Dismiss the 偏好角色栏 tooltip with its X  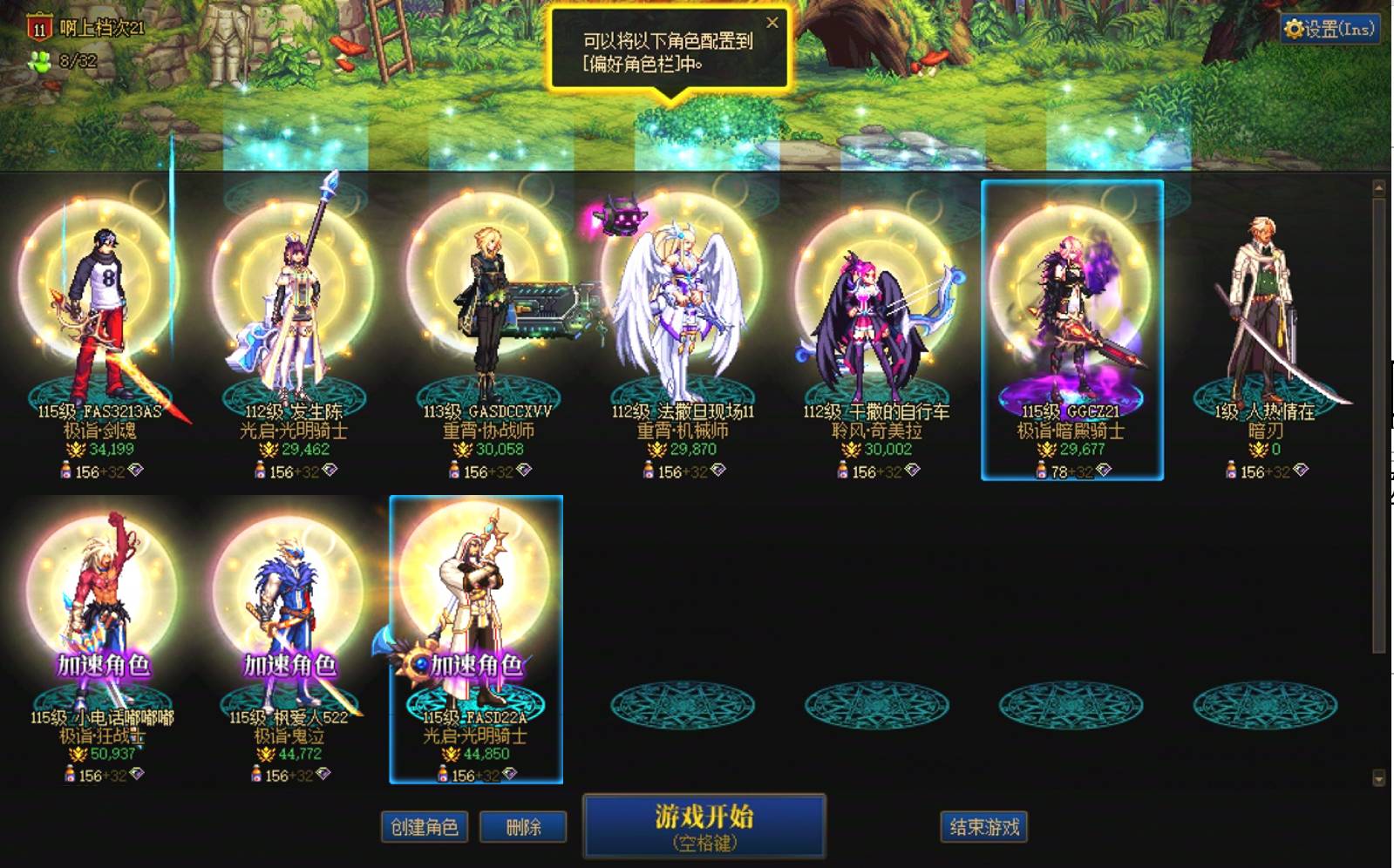[x=772, y=24]
